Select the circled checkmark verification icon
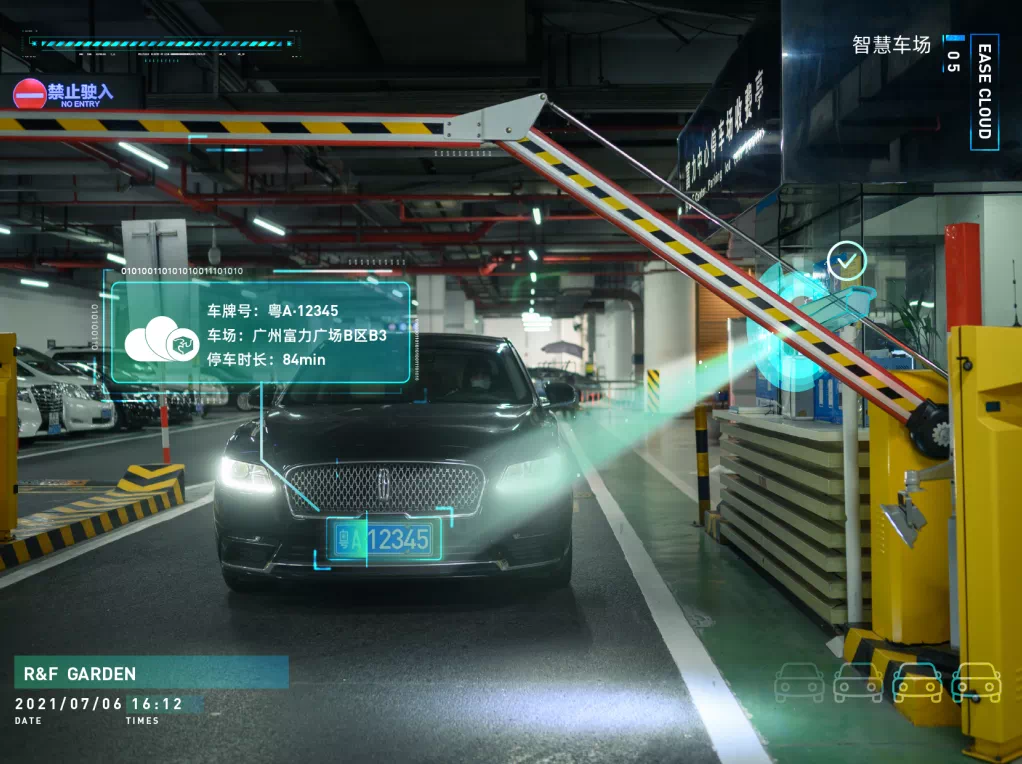Screen dimensions: 1022x764 847,261
